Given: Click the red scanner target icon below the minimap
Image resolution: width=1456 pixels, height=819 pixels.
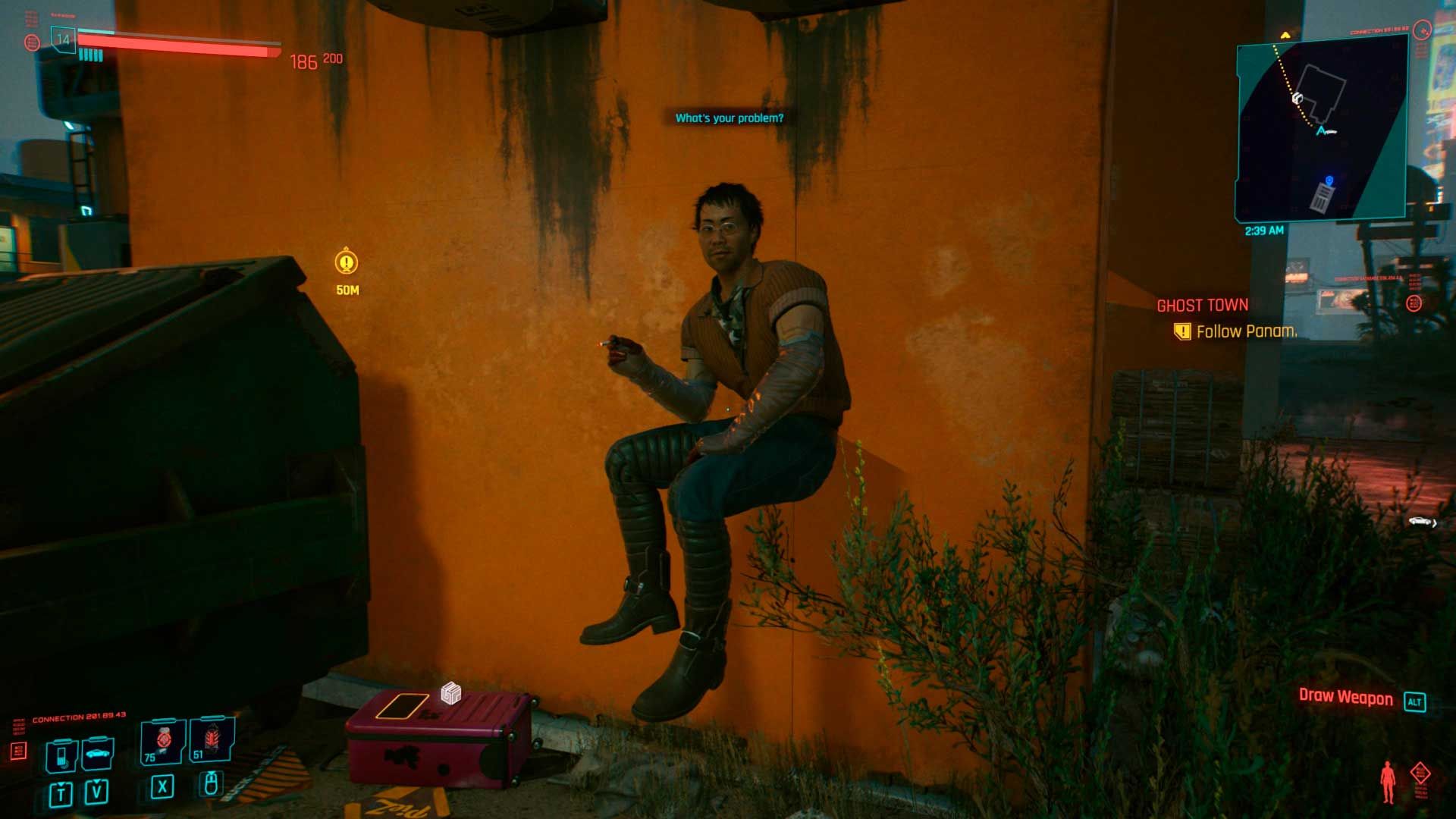Looking at the screenshot, I should (x=1414, y=303).
